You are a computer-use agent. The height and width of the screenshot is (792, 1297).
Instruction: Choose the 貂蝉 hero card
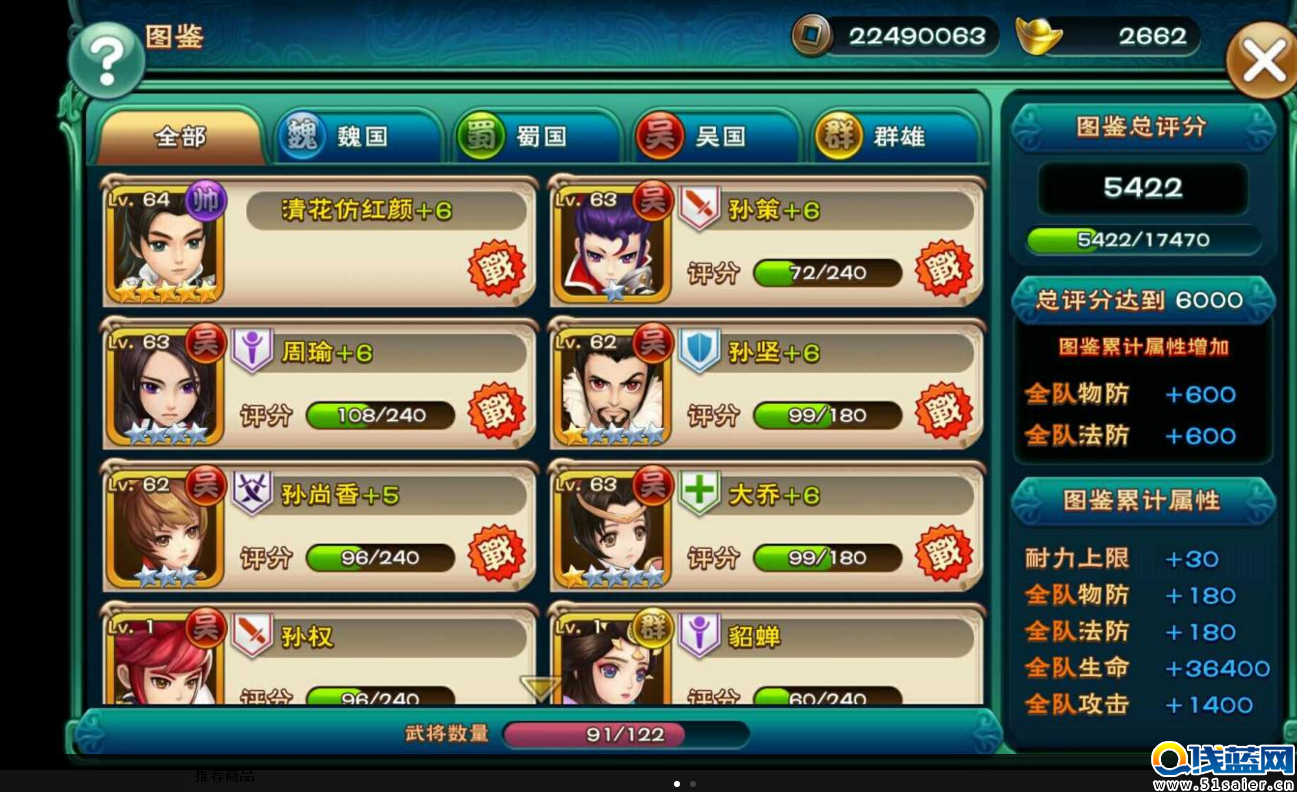(x=767, y=655)
